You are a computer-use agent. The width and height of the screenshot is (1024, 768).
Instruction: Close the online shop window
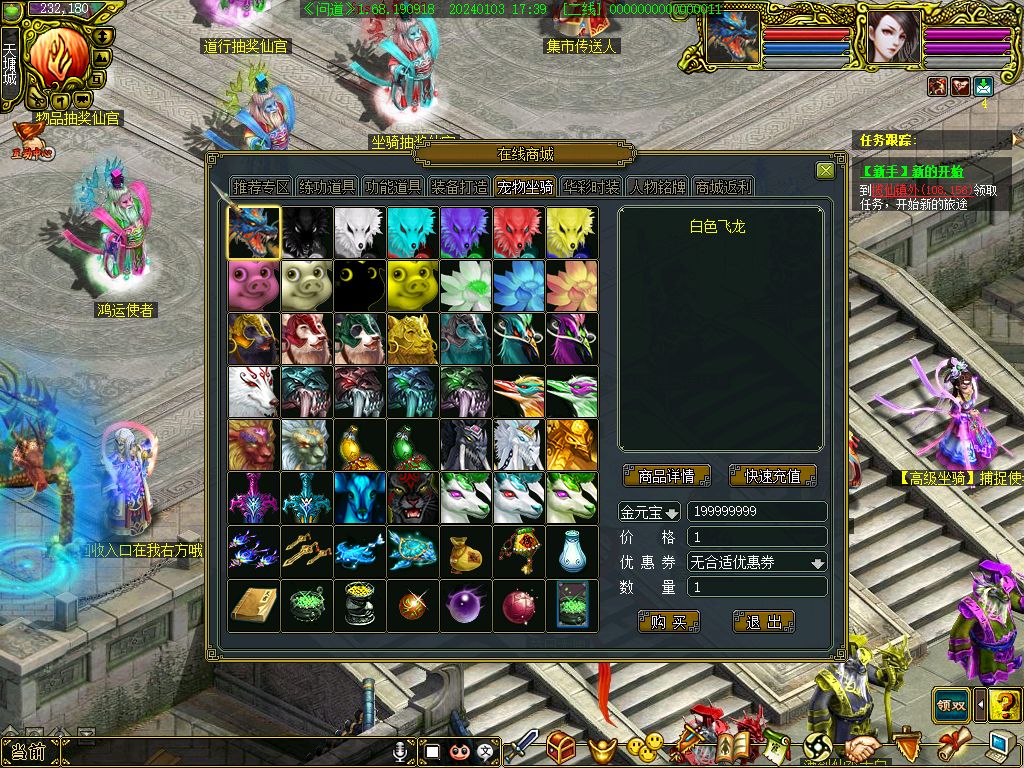[825, 171]
